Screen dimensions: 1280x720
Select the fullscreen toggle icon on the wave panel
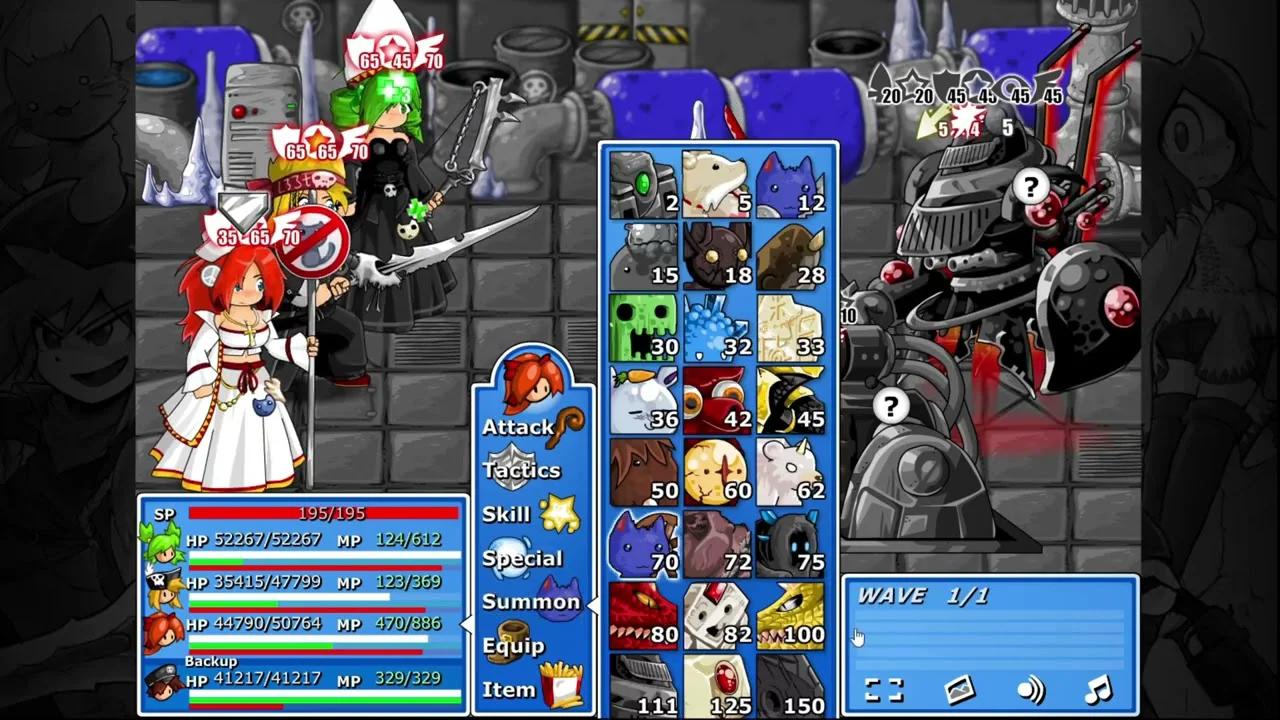click(885, 689)
